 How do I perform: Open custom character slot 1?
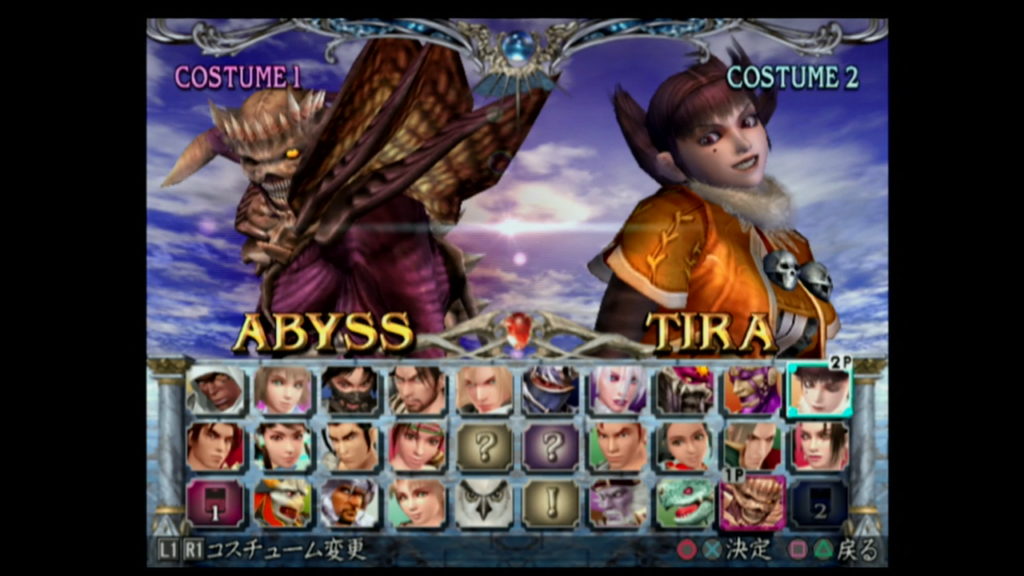click(215, 503)
